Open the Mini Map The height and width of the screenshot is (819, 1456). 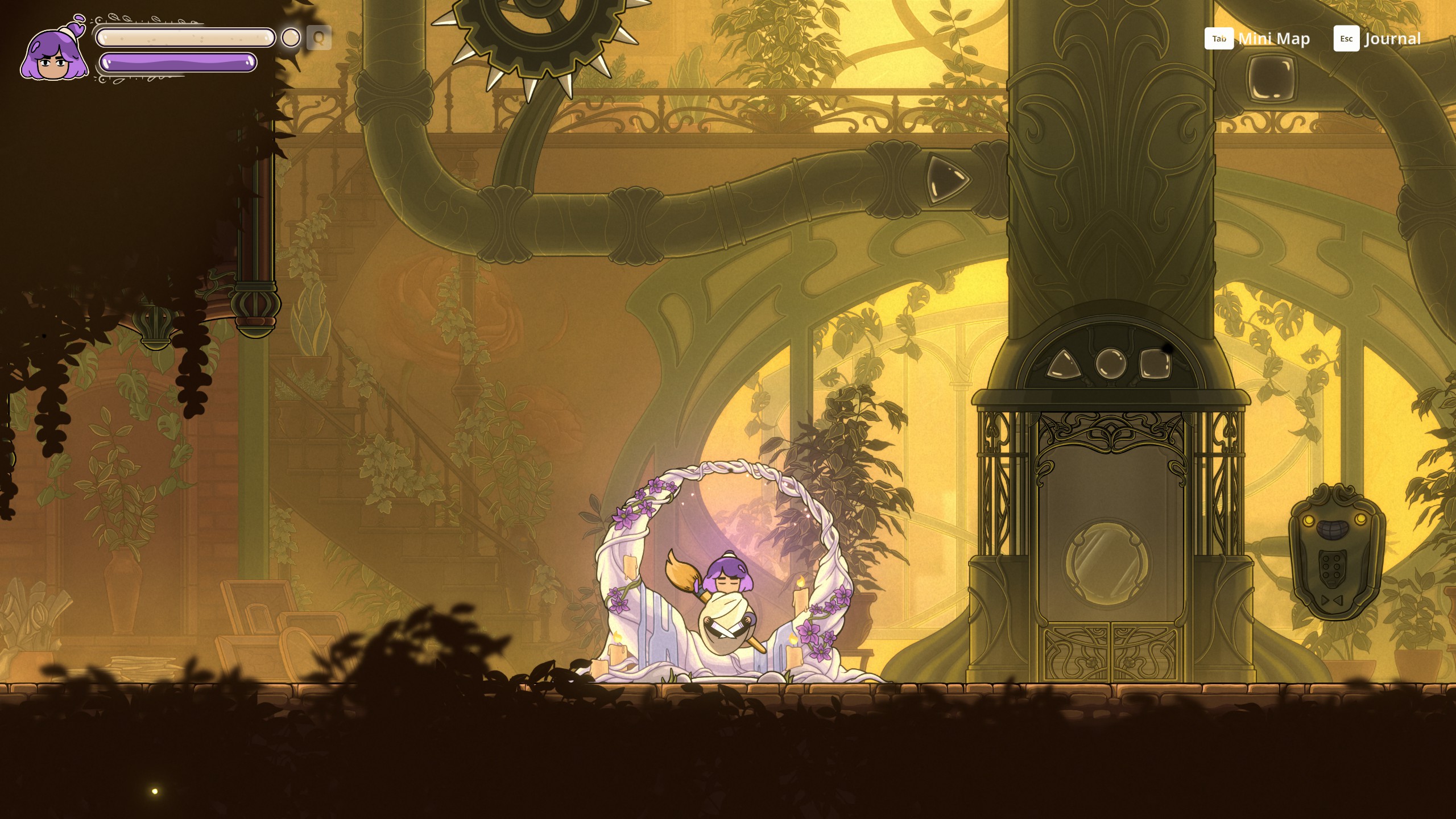click(x=1258, y=39)
